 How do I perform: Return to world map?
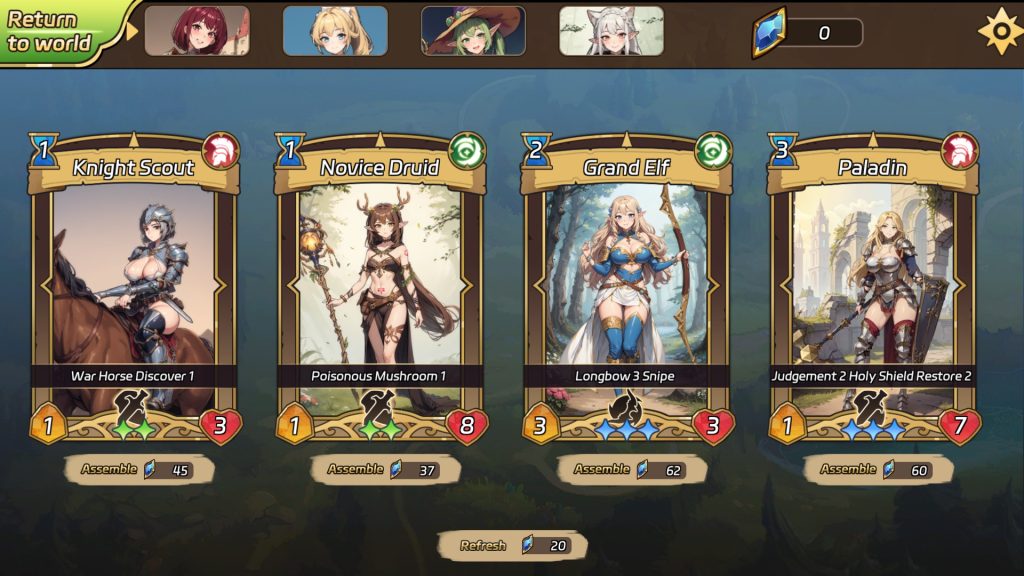coord(52,31)
